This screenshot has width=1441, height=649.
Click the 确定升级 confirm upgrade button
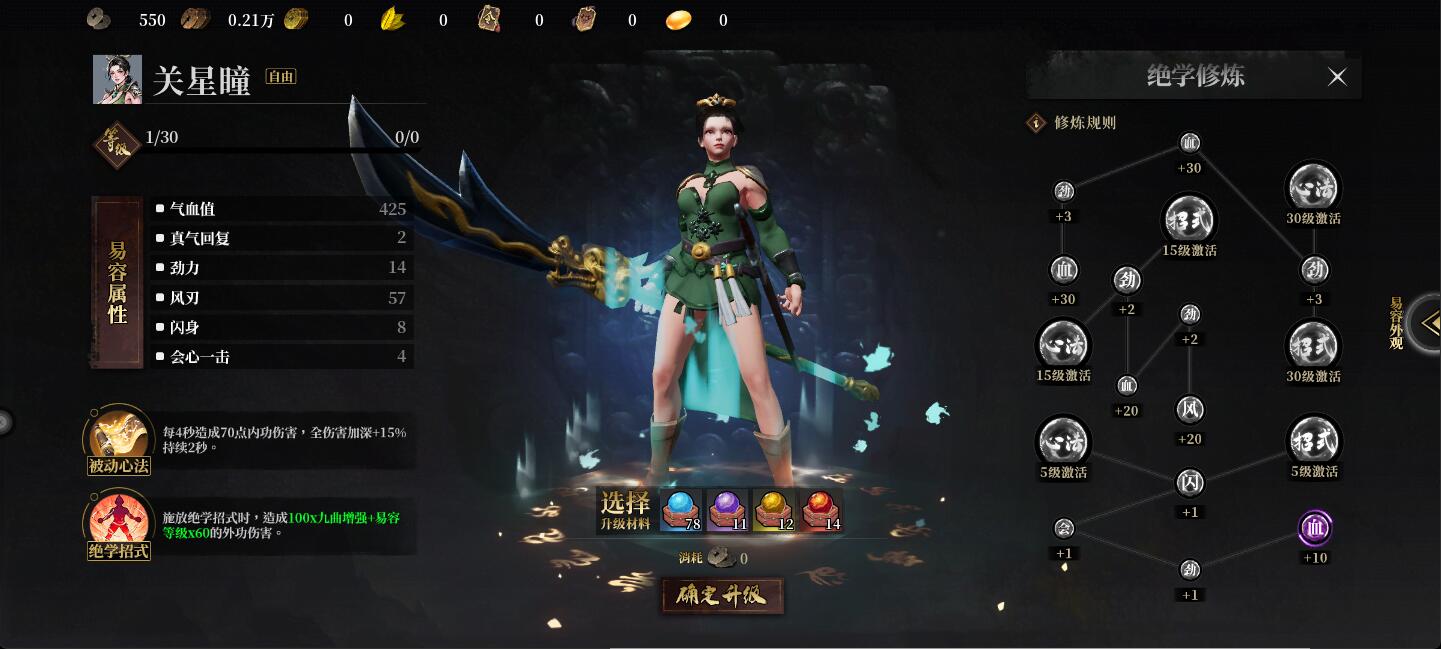(x=721, y=596)
